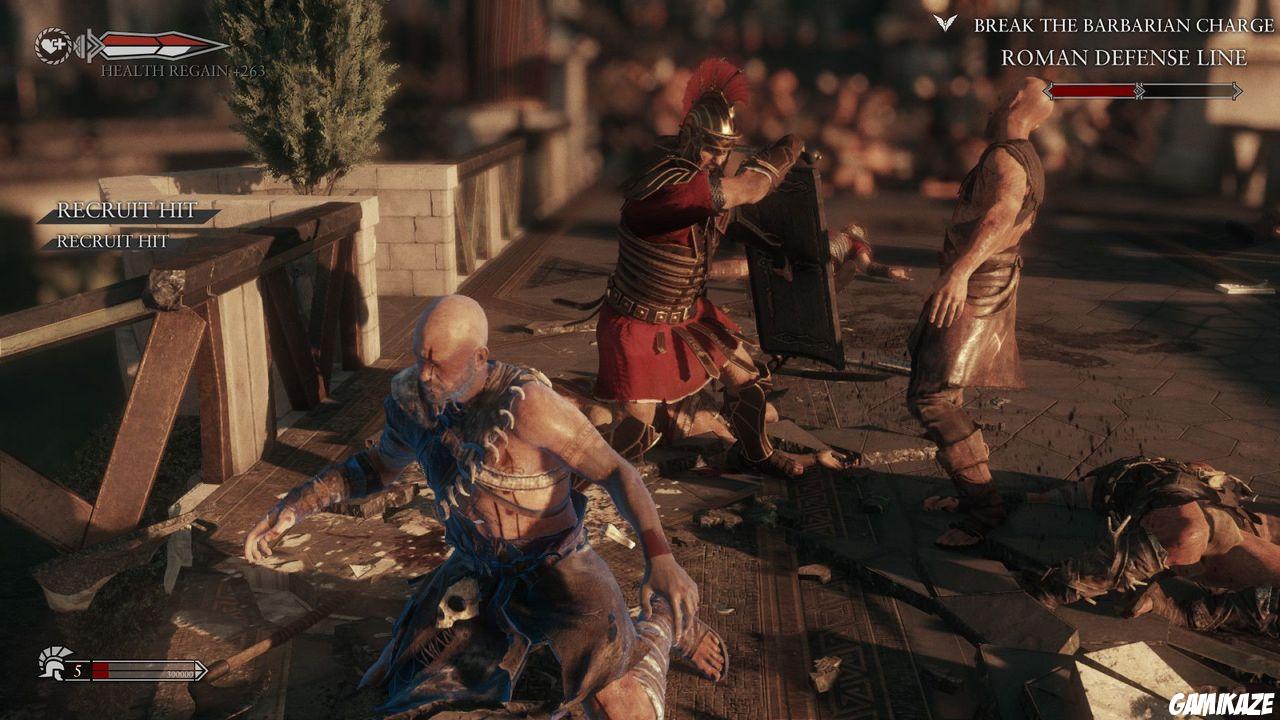
Task: Switch to the ROMAN DEFENSE LINE heading
Action: tap(1122, 58)
